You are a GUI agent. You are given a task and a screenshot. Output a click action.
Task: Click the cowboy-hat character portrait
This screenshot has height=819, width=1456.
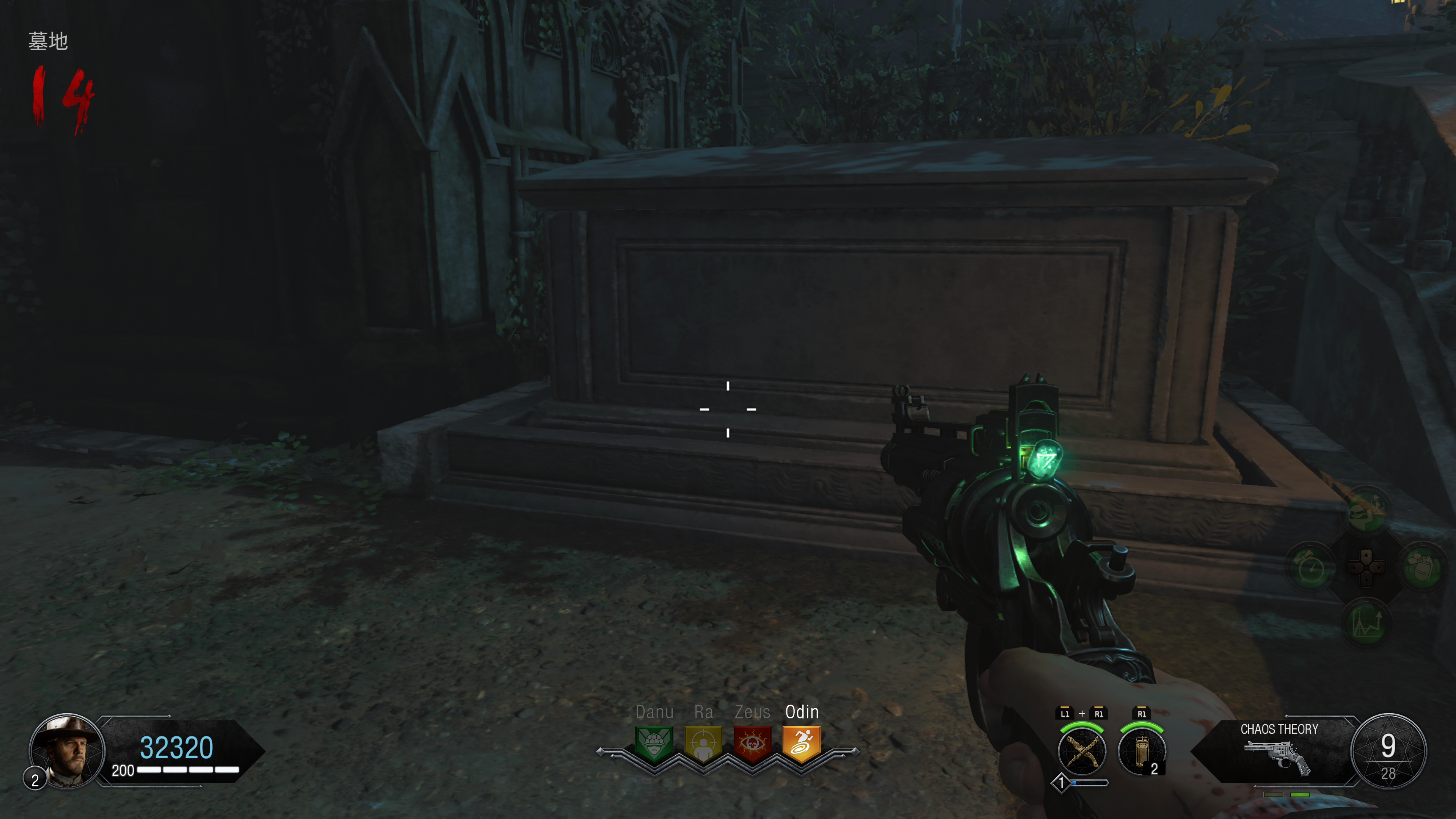point(67,750)
